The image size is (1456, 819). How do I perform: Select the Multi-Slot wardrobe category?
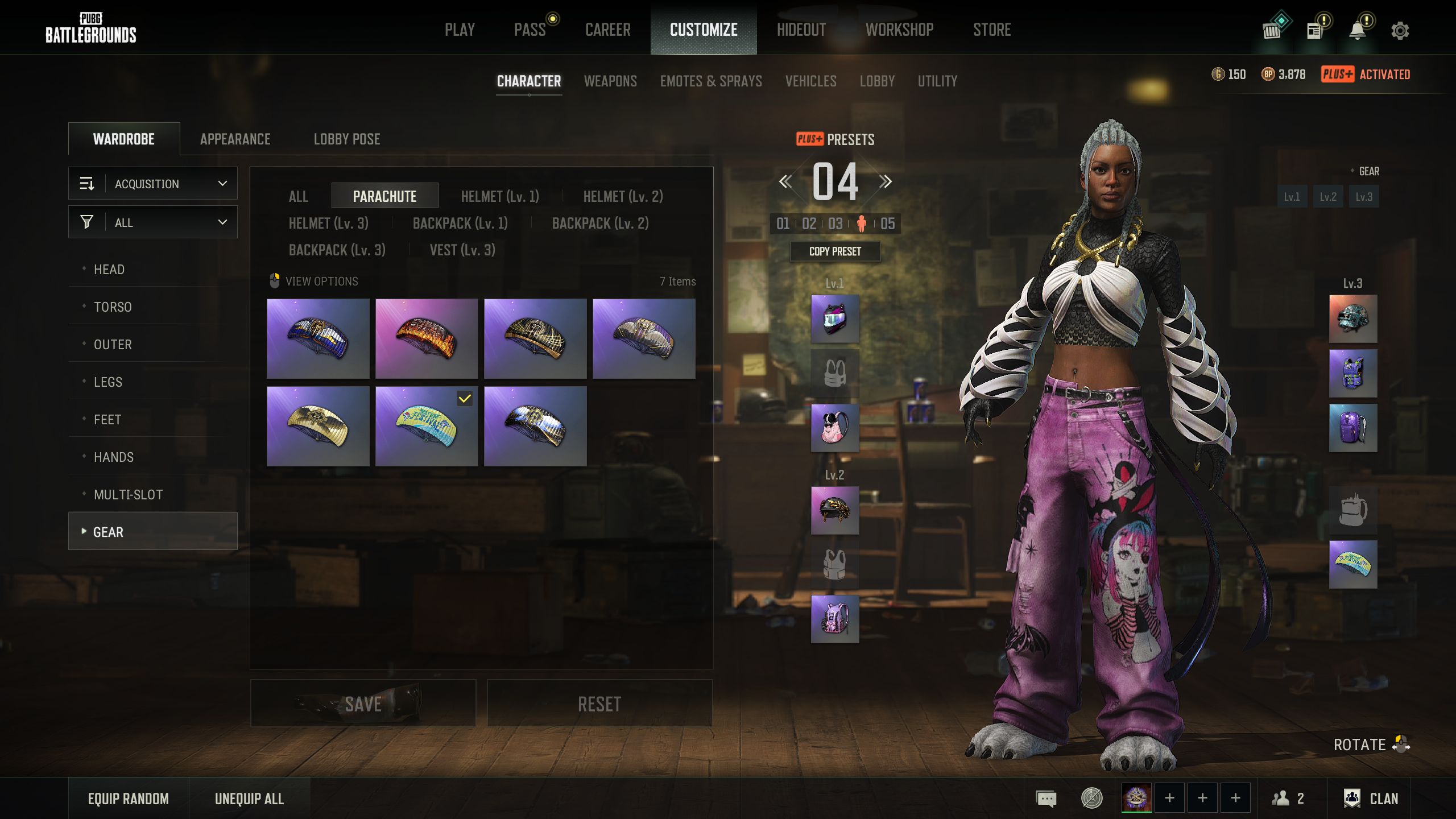(128, 495)
